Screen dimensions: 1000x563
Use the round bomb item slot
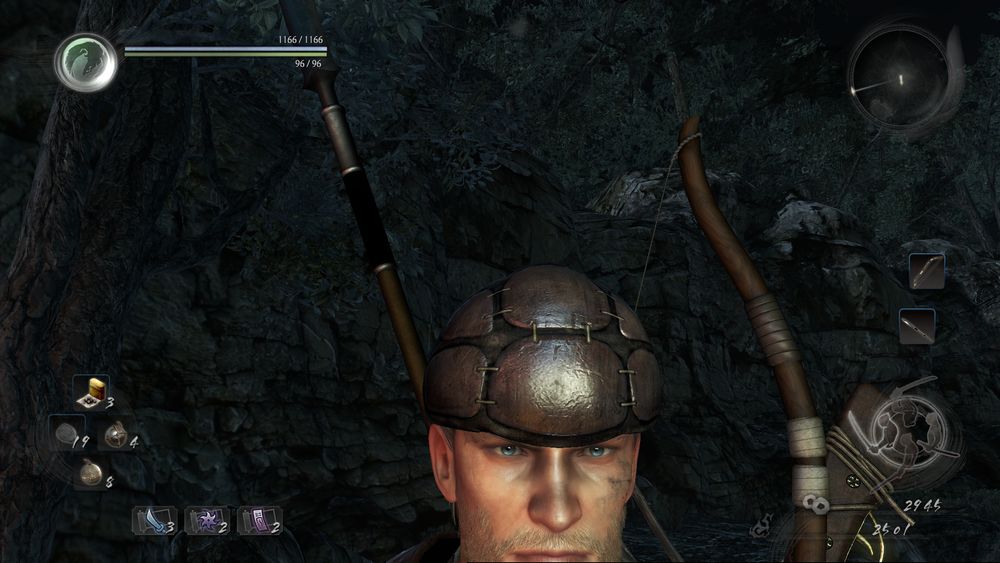116,434
